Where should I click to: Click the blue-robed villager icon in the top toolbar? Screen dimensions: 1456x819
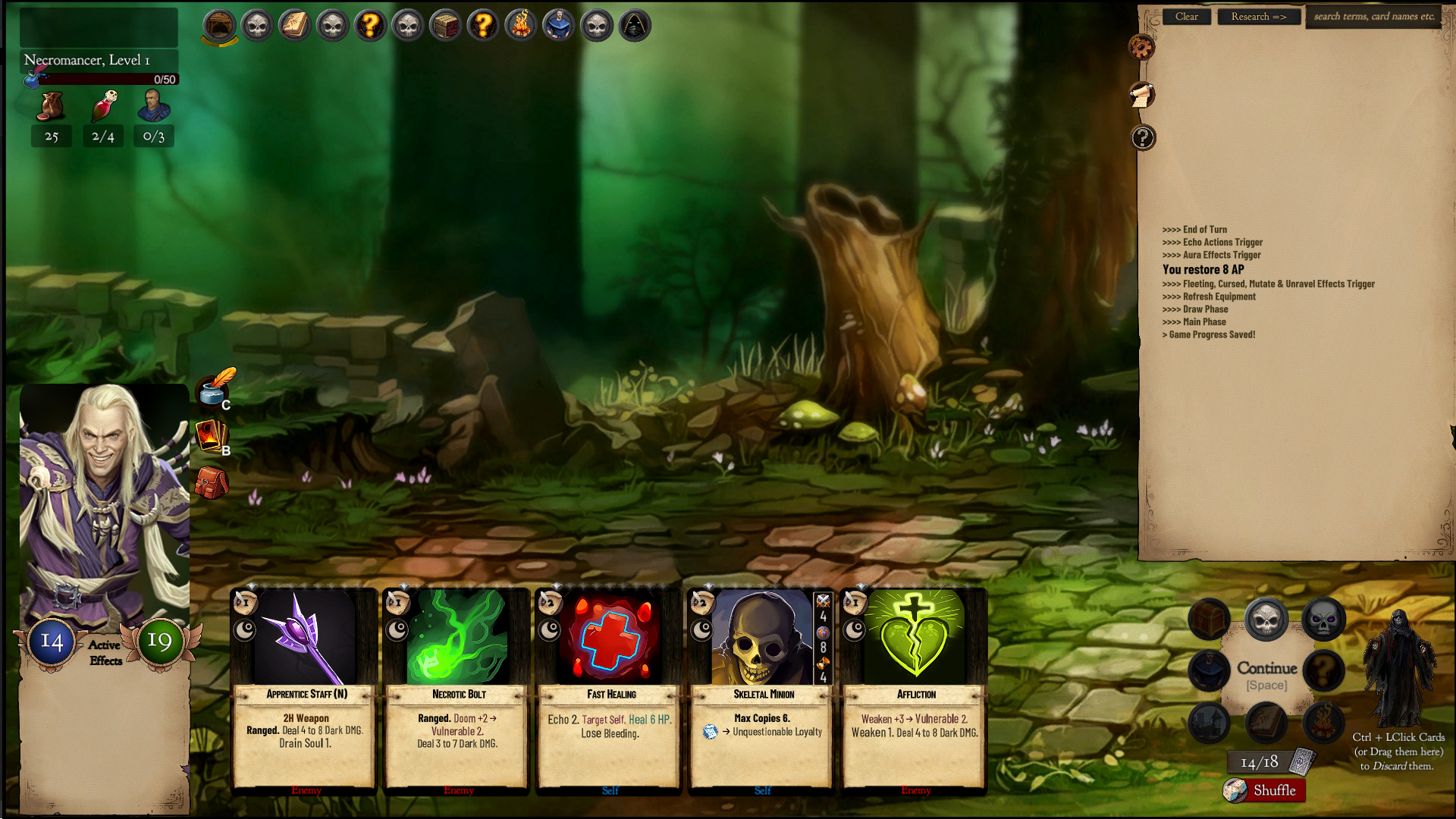click(x=558, y=25)
